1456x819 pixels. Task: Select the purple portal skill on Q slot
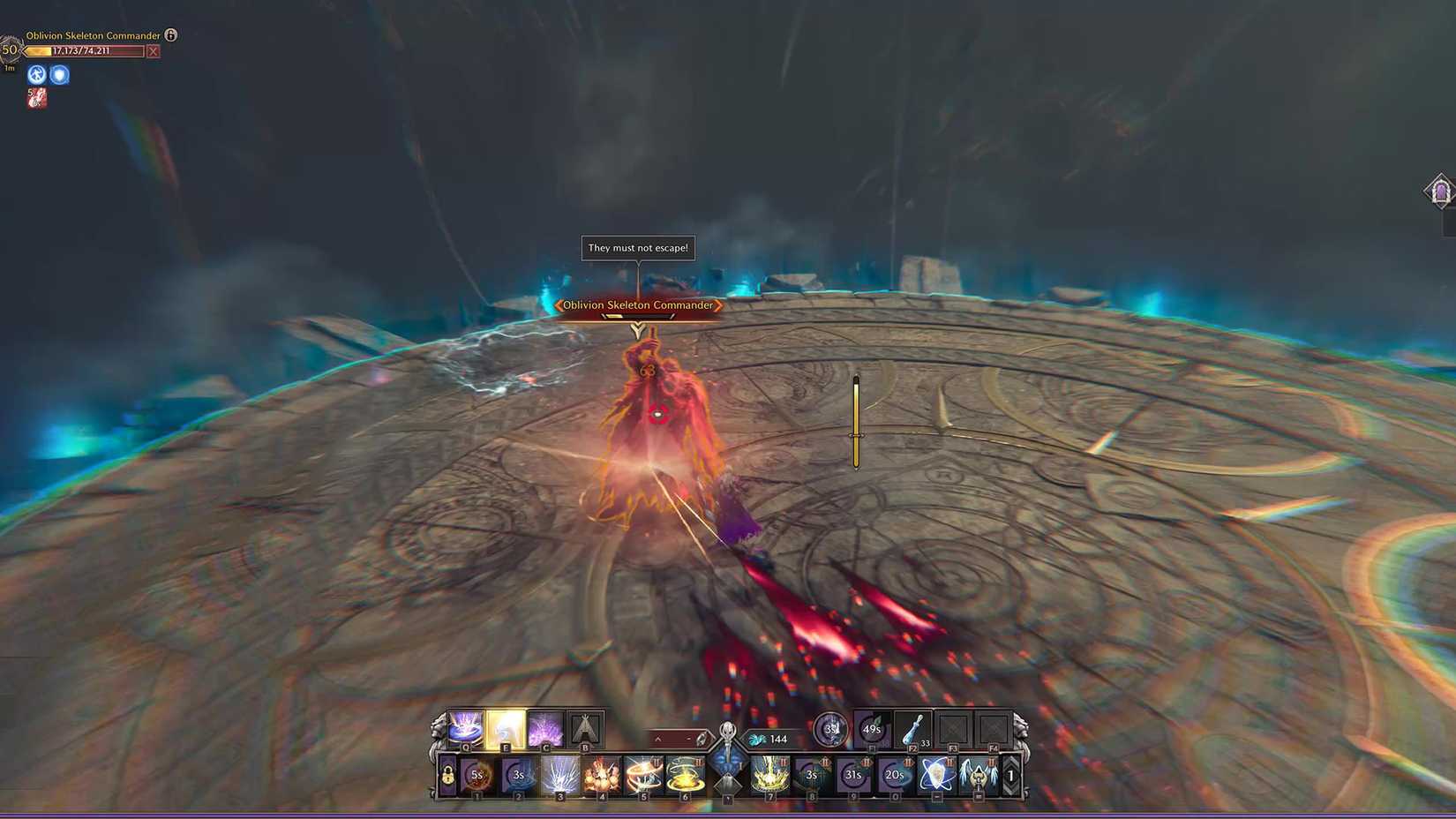coord(463,729)
